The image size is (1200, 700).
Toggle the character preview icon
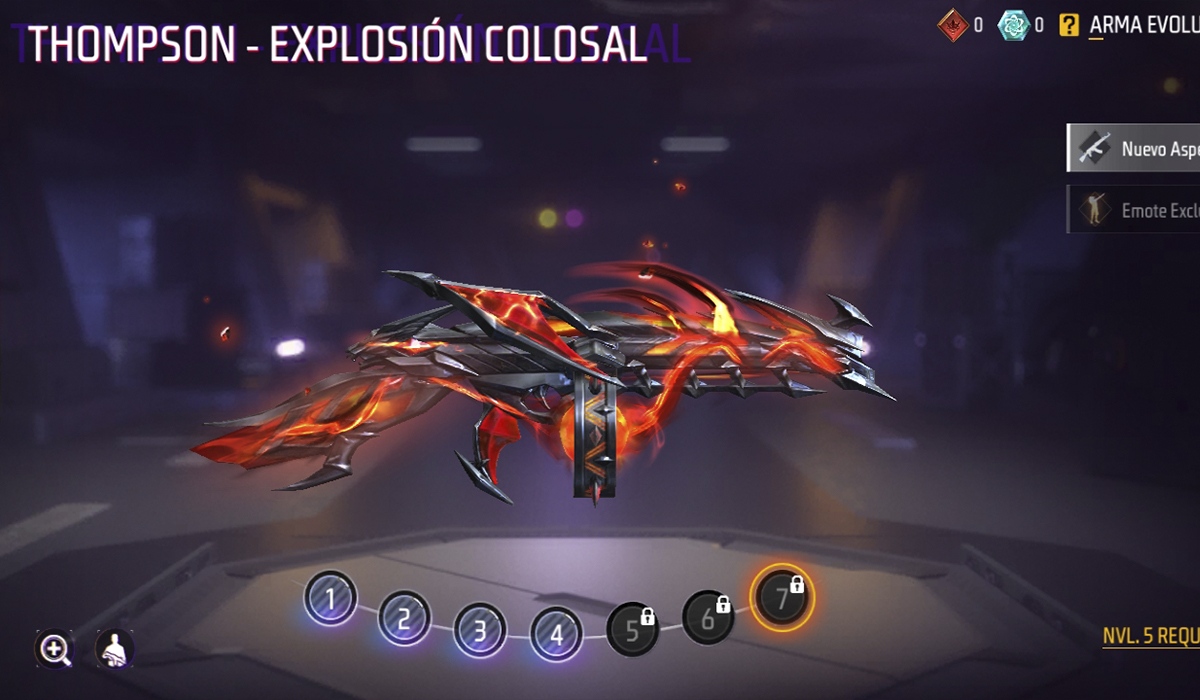115,649
